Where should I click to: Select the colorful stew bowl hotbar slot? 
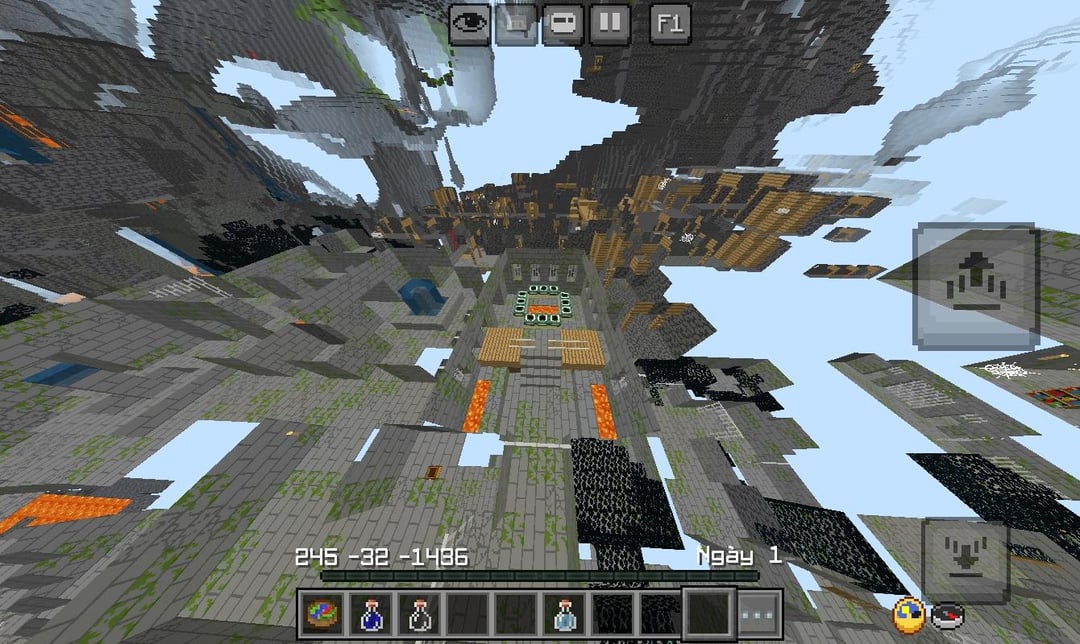(x=322, y=613)
